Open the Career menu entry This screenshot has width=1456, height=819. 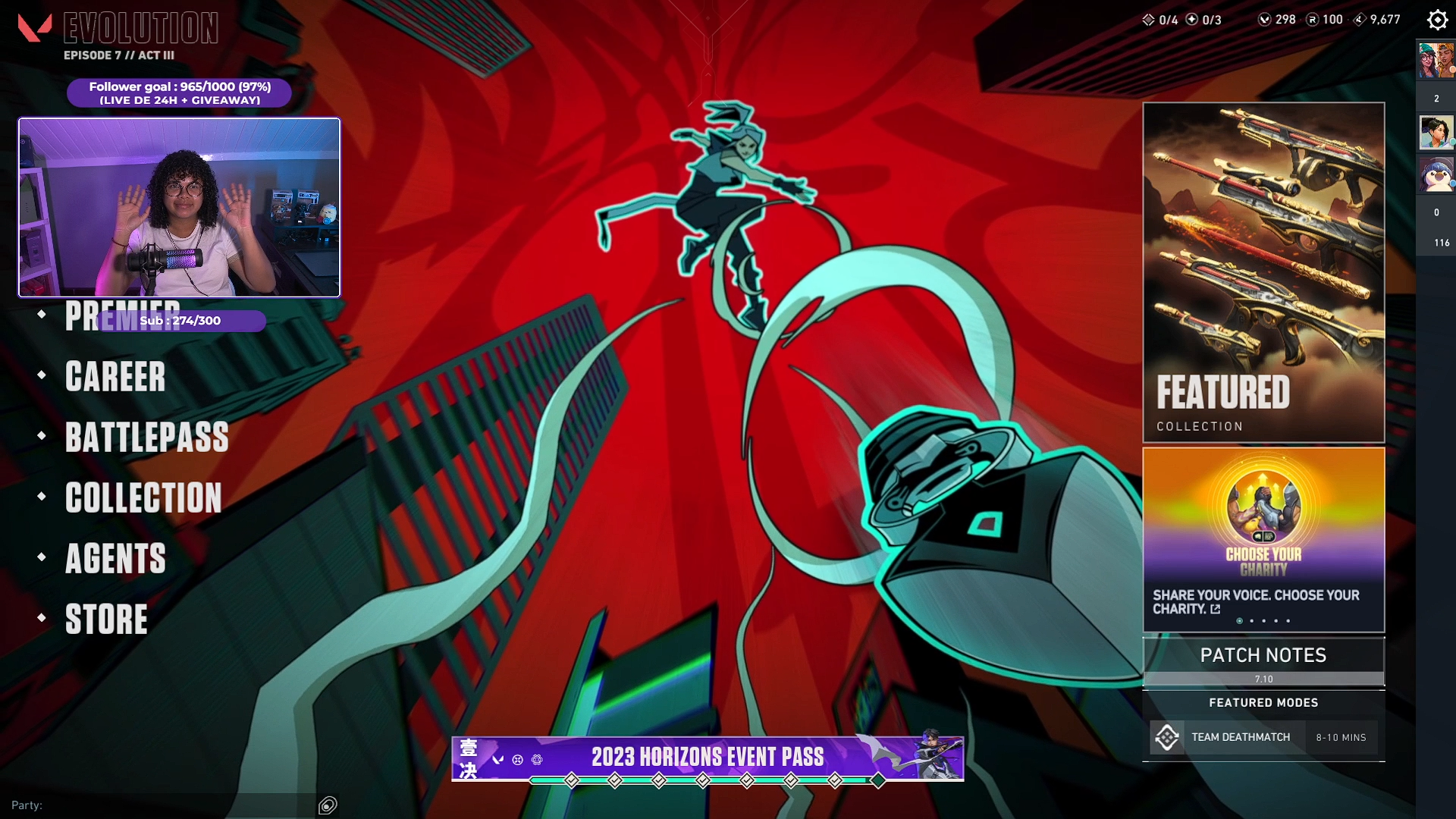click(115, 377)
